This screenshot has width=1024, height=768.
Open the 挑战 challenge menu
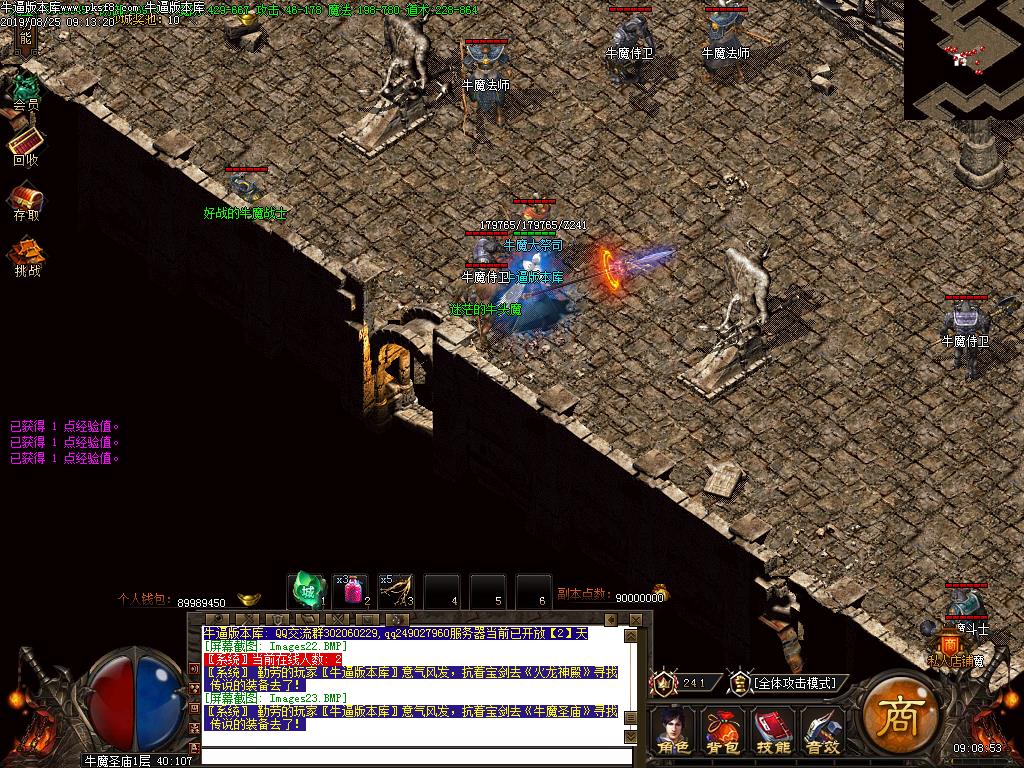click(x=27, y=253)
